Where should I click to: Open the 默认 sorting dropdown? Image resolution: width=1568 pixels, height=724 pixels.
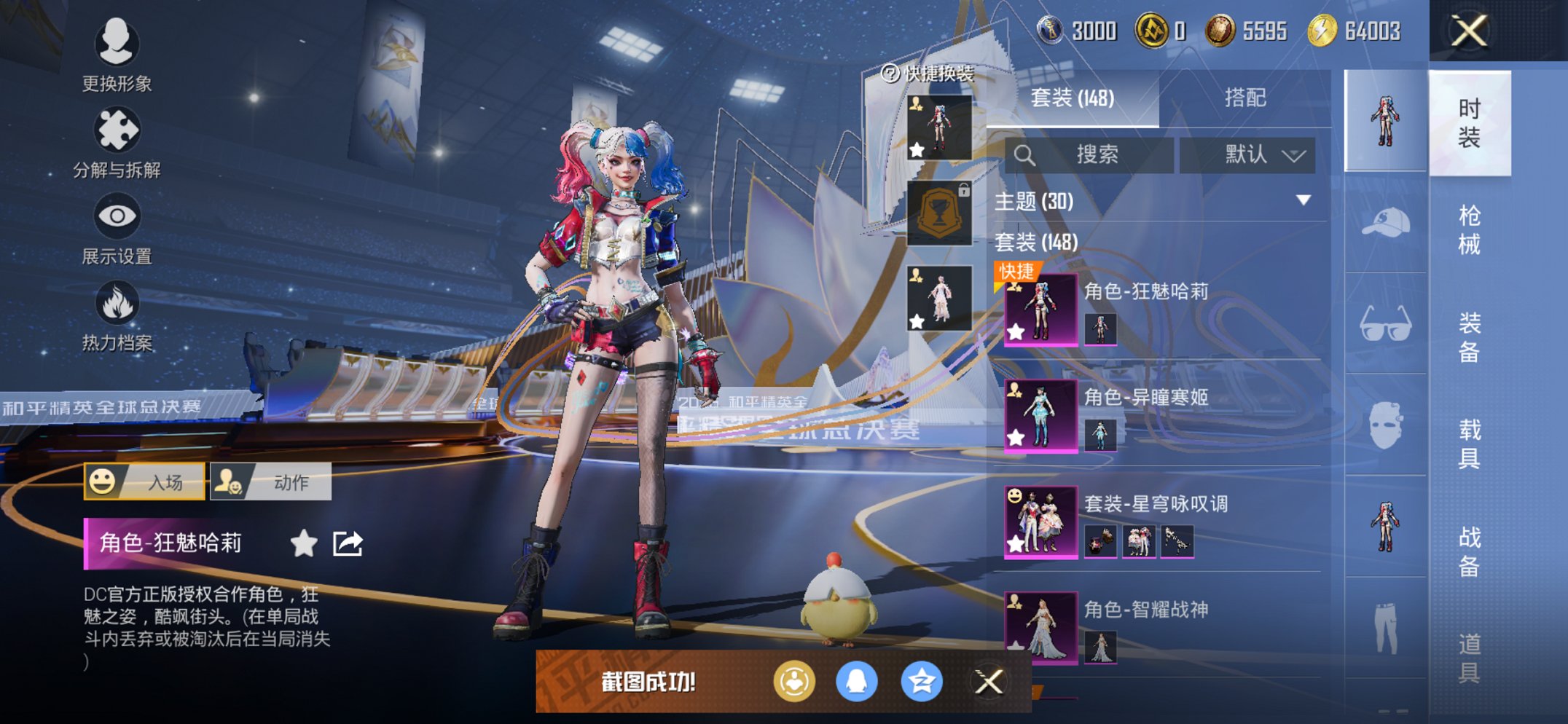point(1247,154)
